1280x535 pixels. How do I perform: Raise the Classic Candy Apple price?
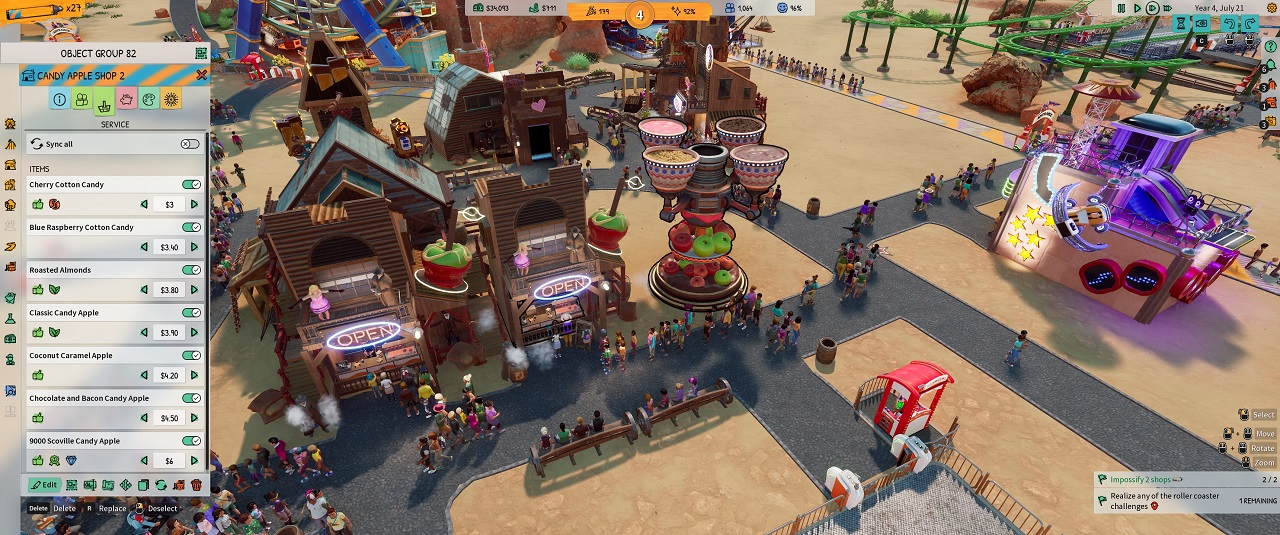[194, 333]
